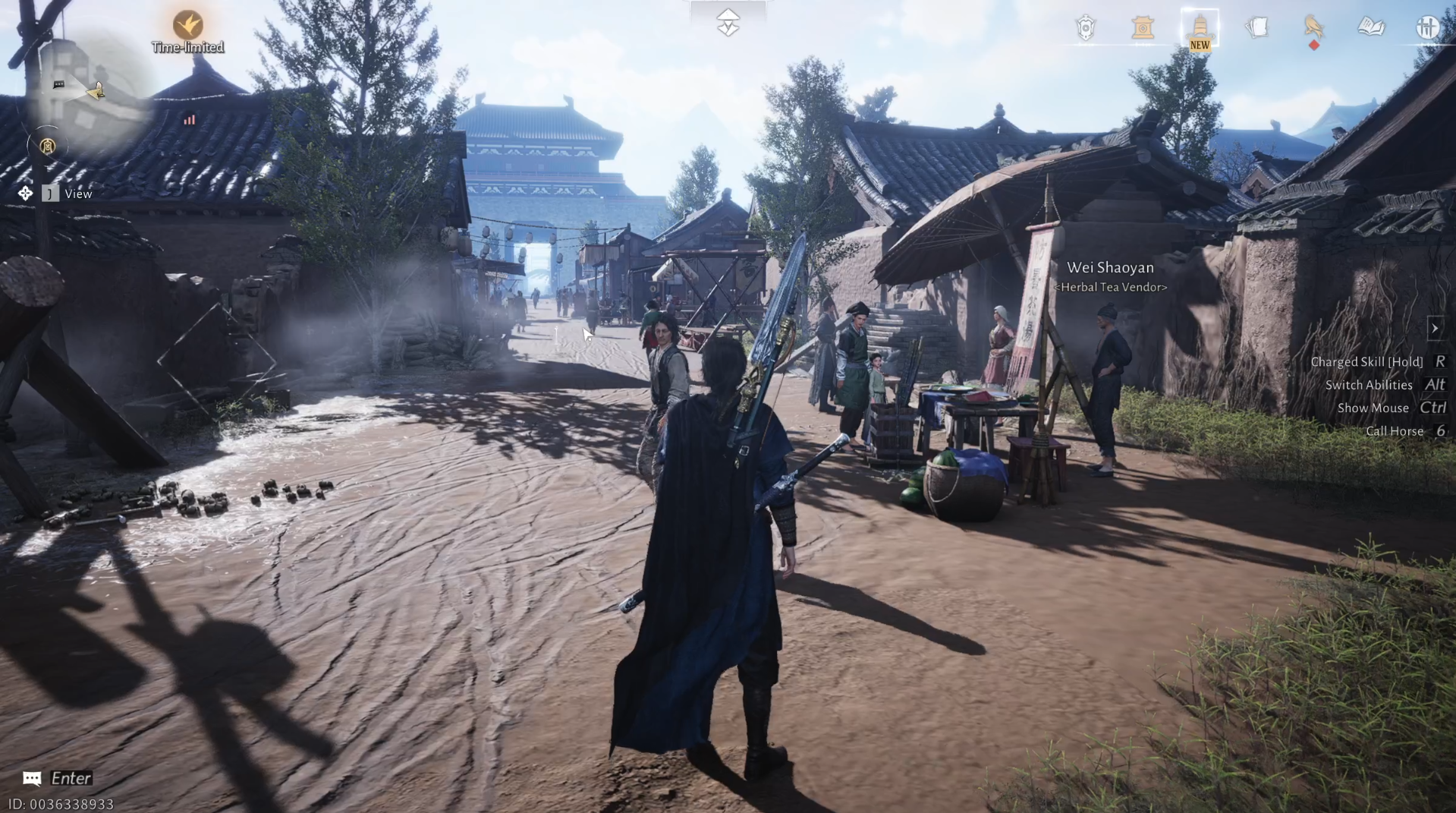
Task: Collapse keybind hints via right-edge chevron
Action: 1436,328
